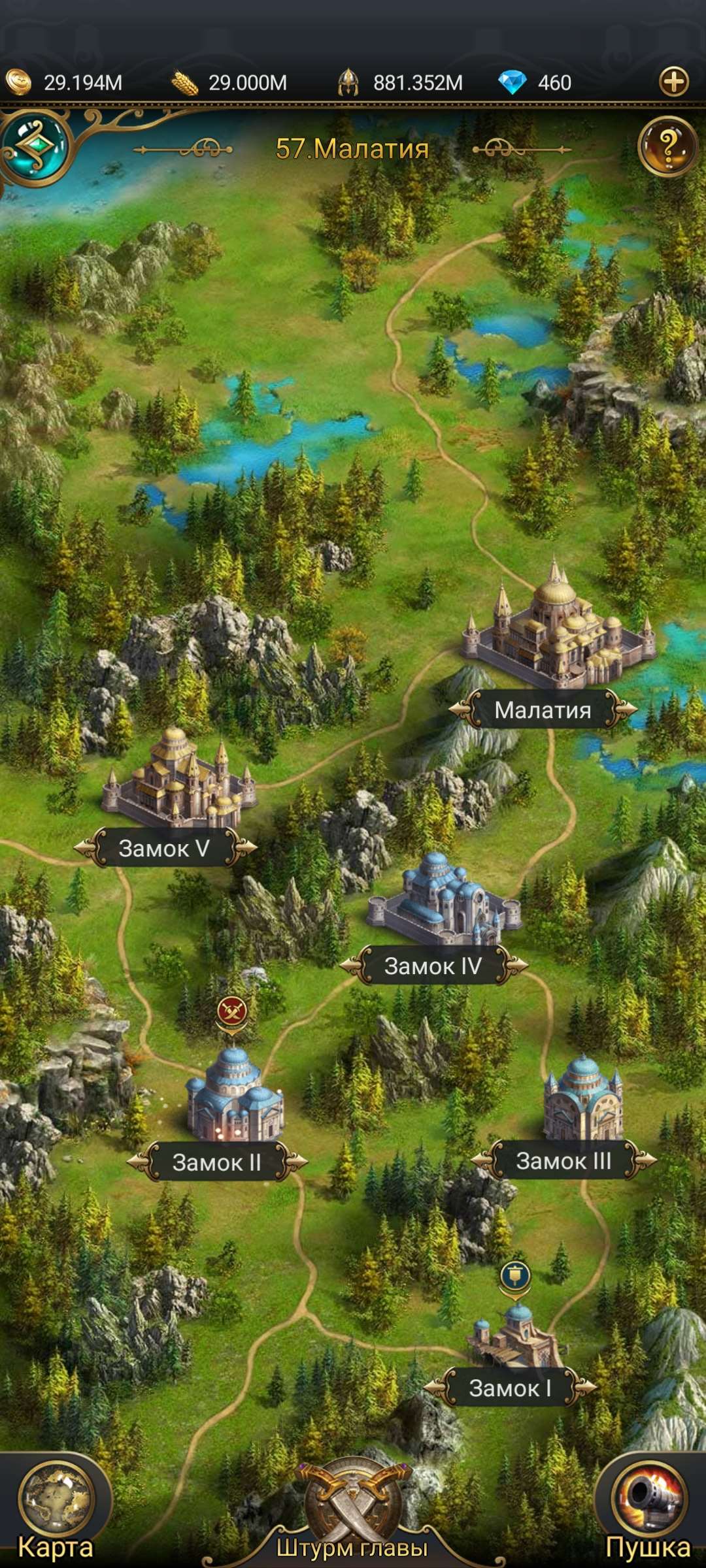Click the red crossed-swords battle marker
This screenshot has height=1568, width=706.
pyautogui.click(x=232, y=1011)
